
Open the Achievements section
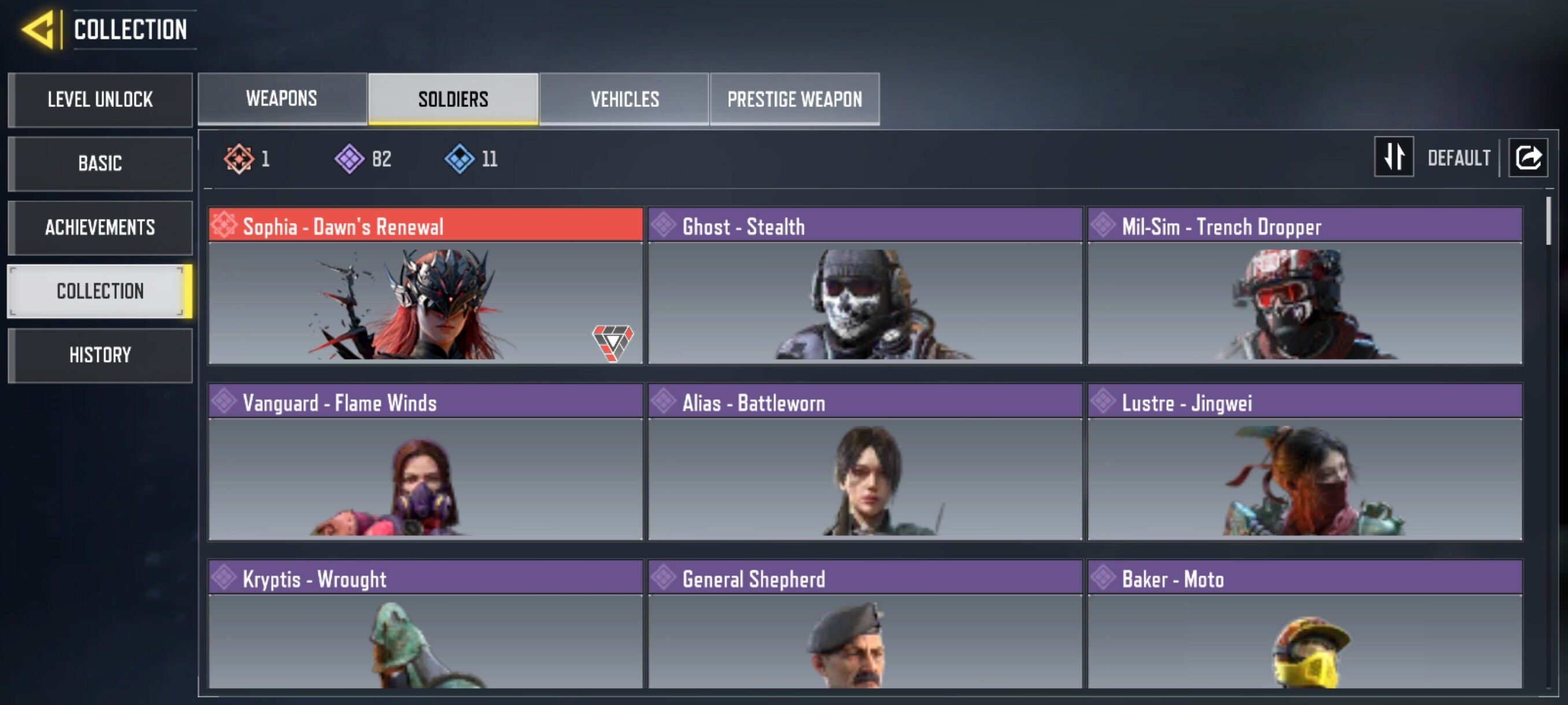pos(100,227)
